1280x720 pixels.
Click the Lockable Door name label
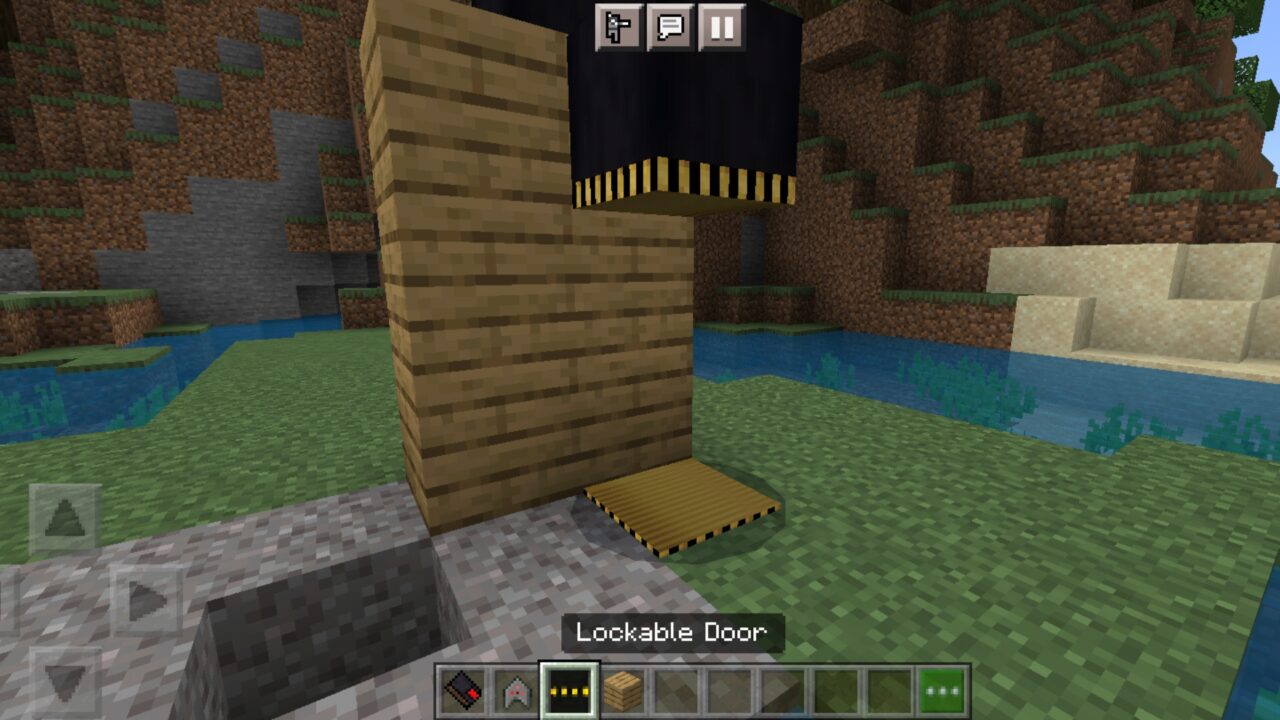[x=673, y=632]
